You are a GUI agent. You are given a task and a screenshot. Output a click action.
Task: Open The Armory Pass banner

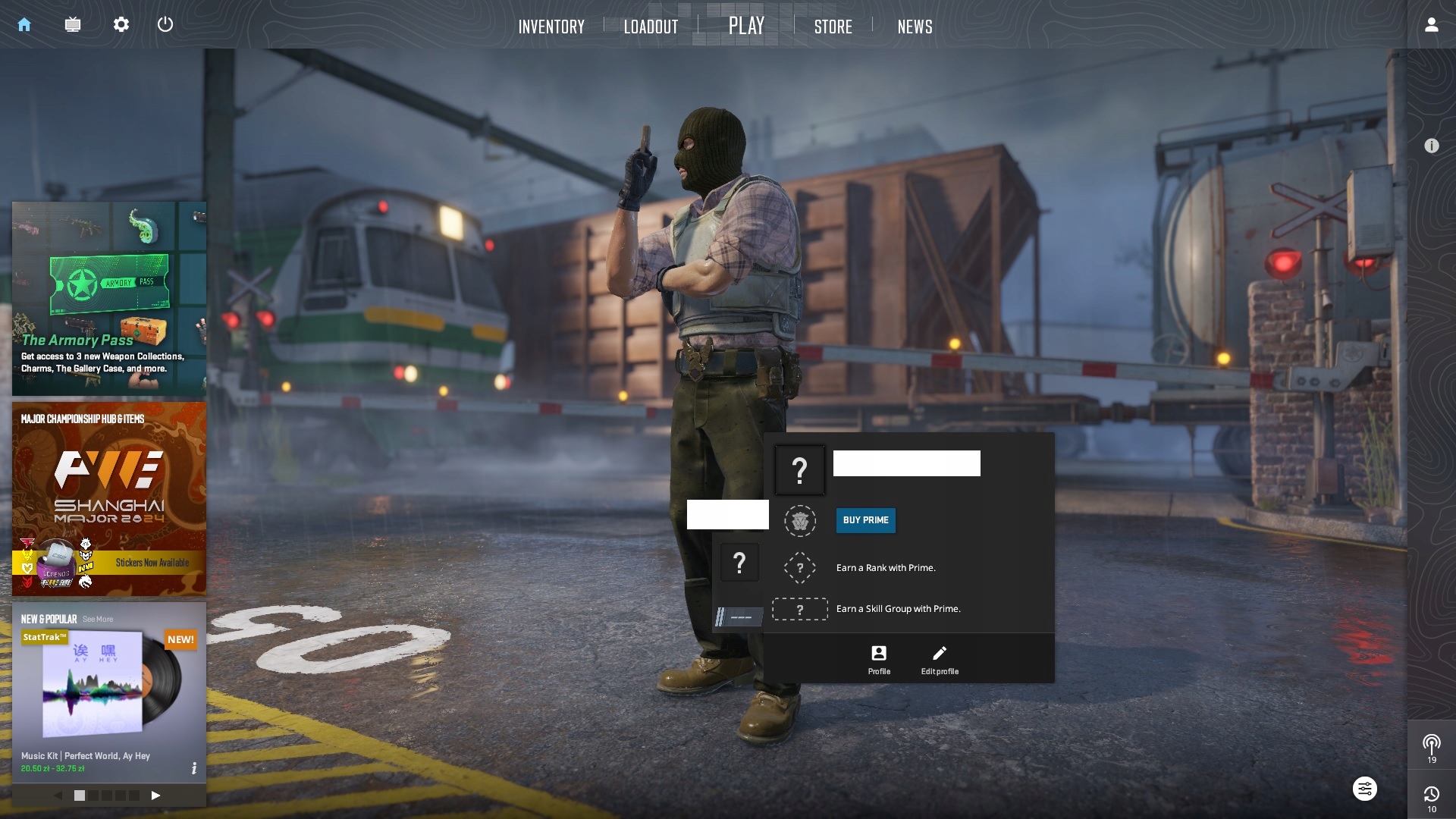point(109,298)
